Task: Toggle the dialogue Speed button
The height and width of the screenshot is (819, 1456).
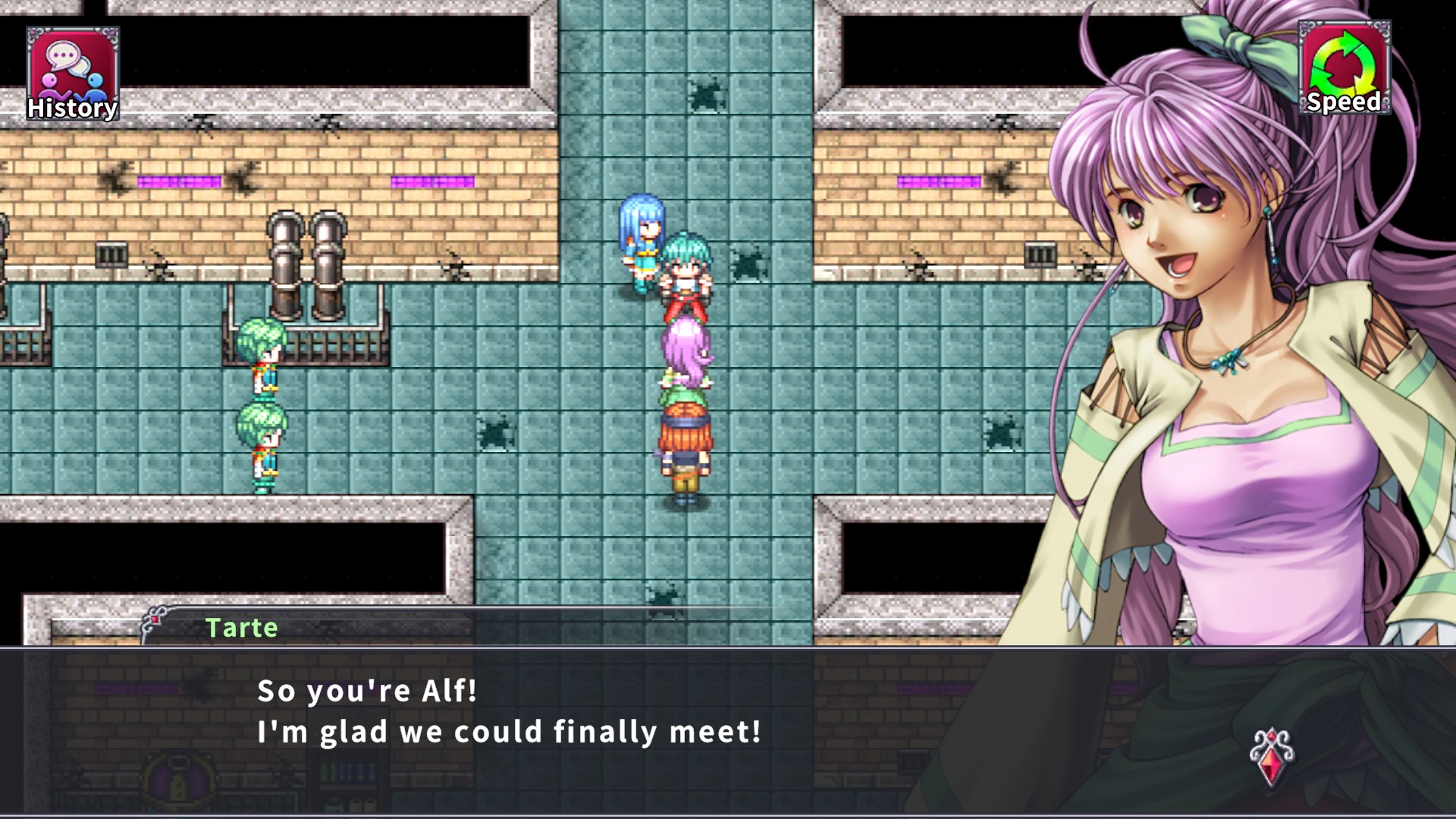Action: click(x=1344, y=68)
